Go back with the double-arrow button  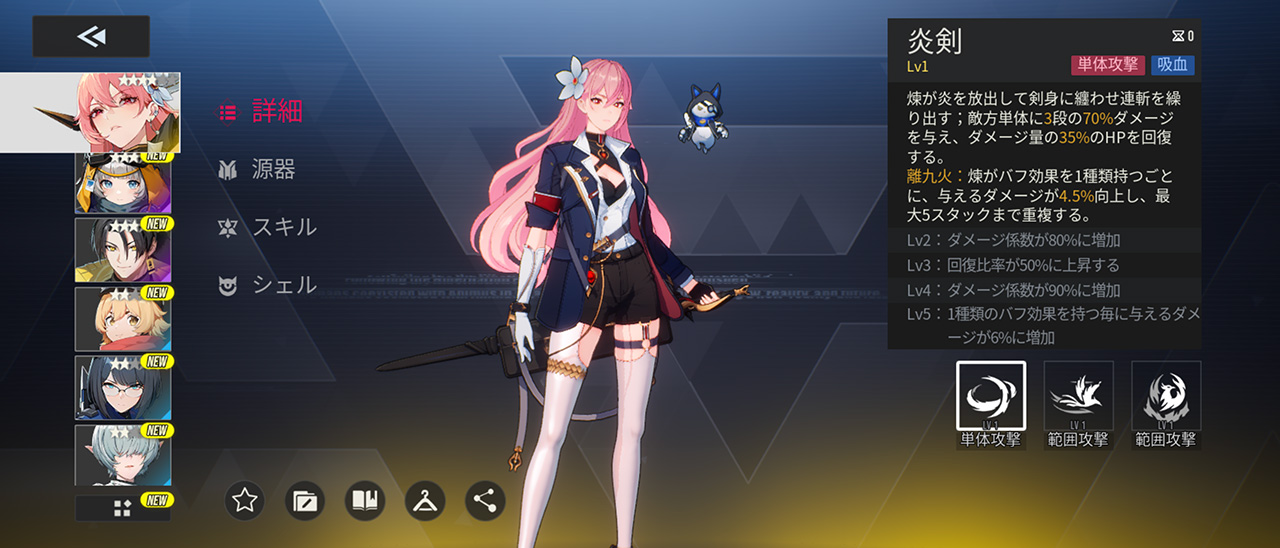click(91, 37)
